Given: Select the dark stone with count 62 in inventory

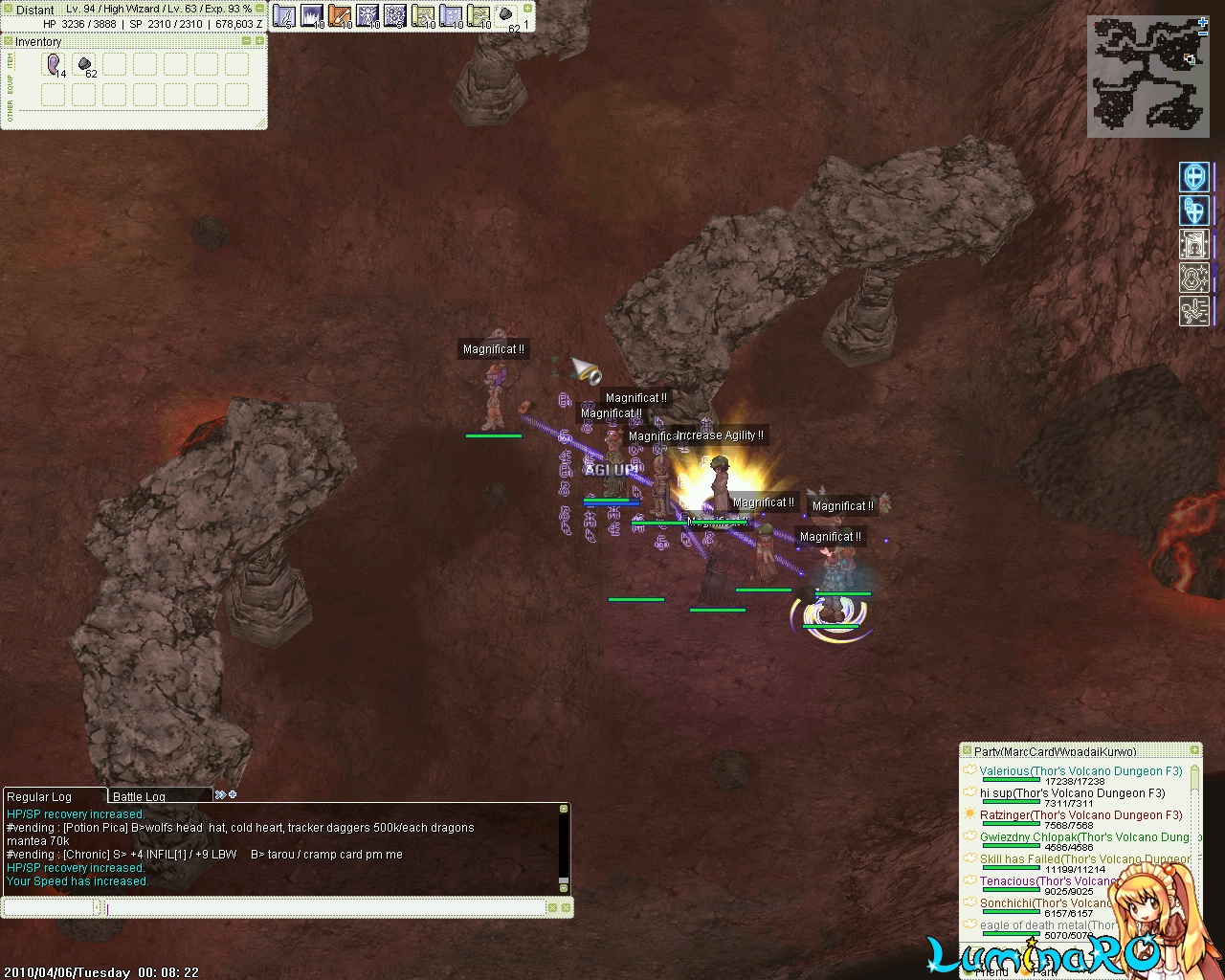Looking at the screenshot, I should pos(84,64).
